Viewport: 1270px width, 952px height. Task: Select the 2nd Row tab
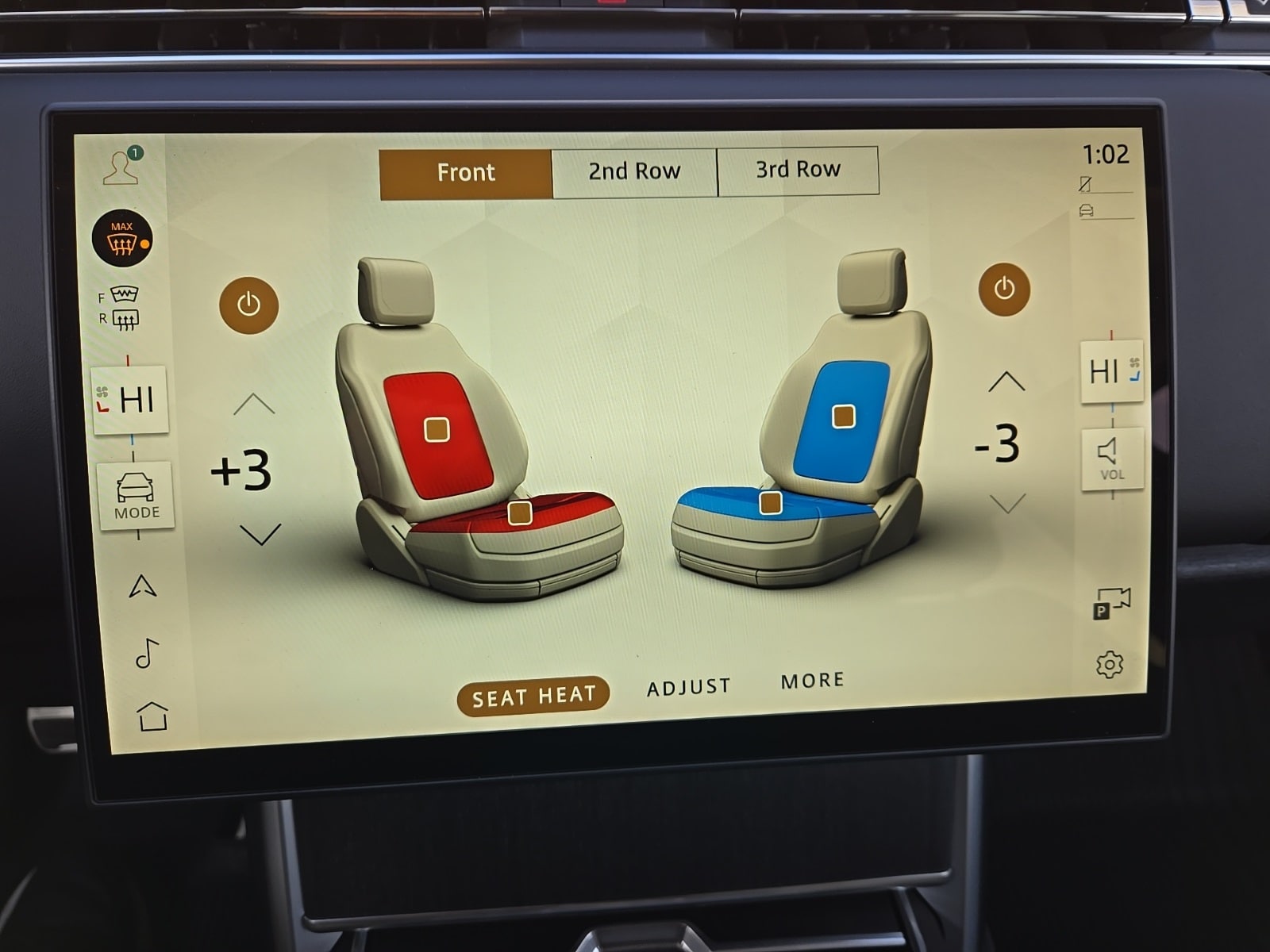tap(634, 171)
